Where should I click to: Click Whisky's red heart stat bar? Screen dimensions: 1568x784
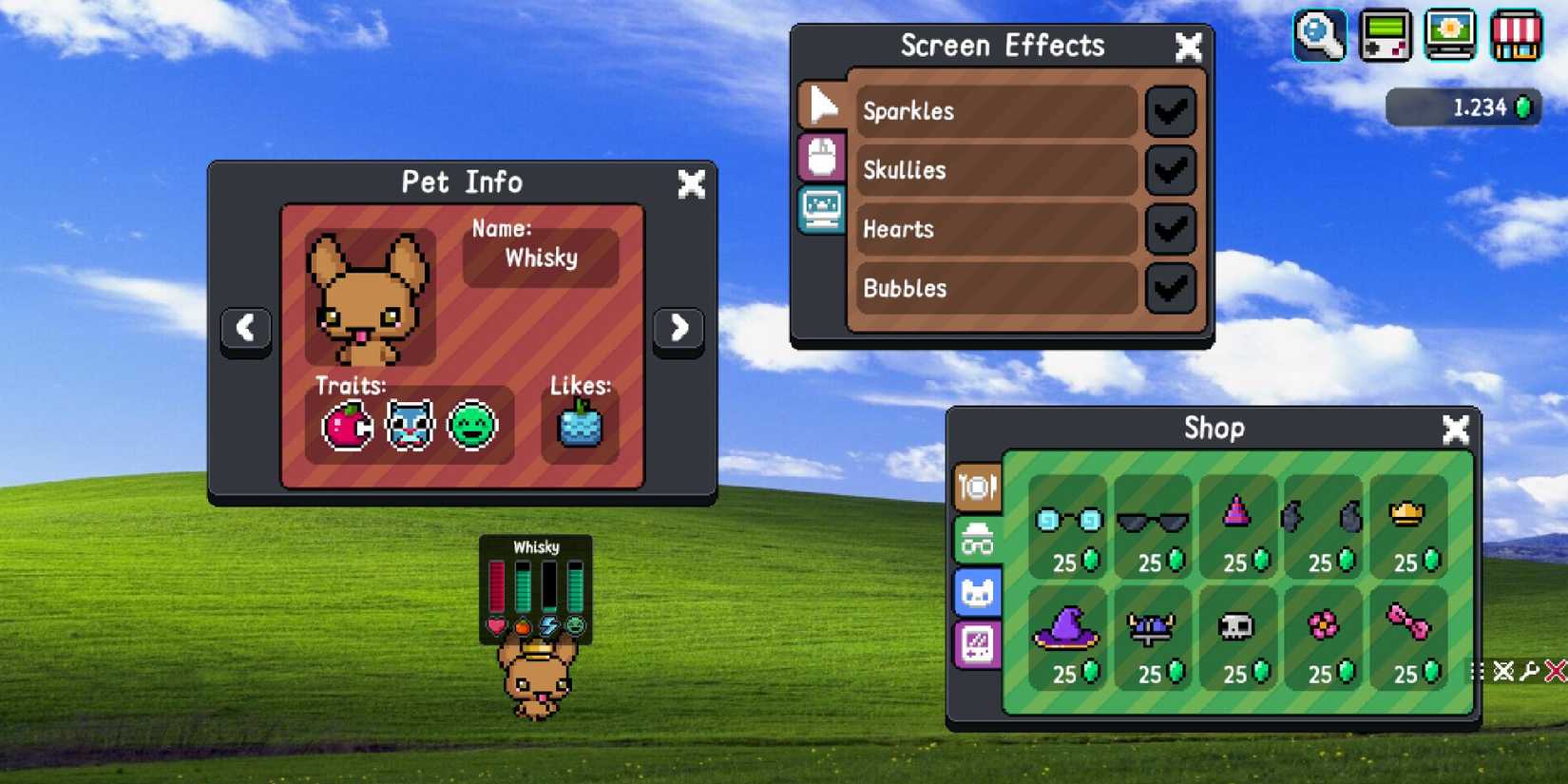click(498, 584)
